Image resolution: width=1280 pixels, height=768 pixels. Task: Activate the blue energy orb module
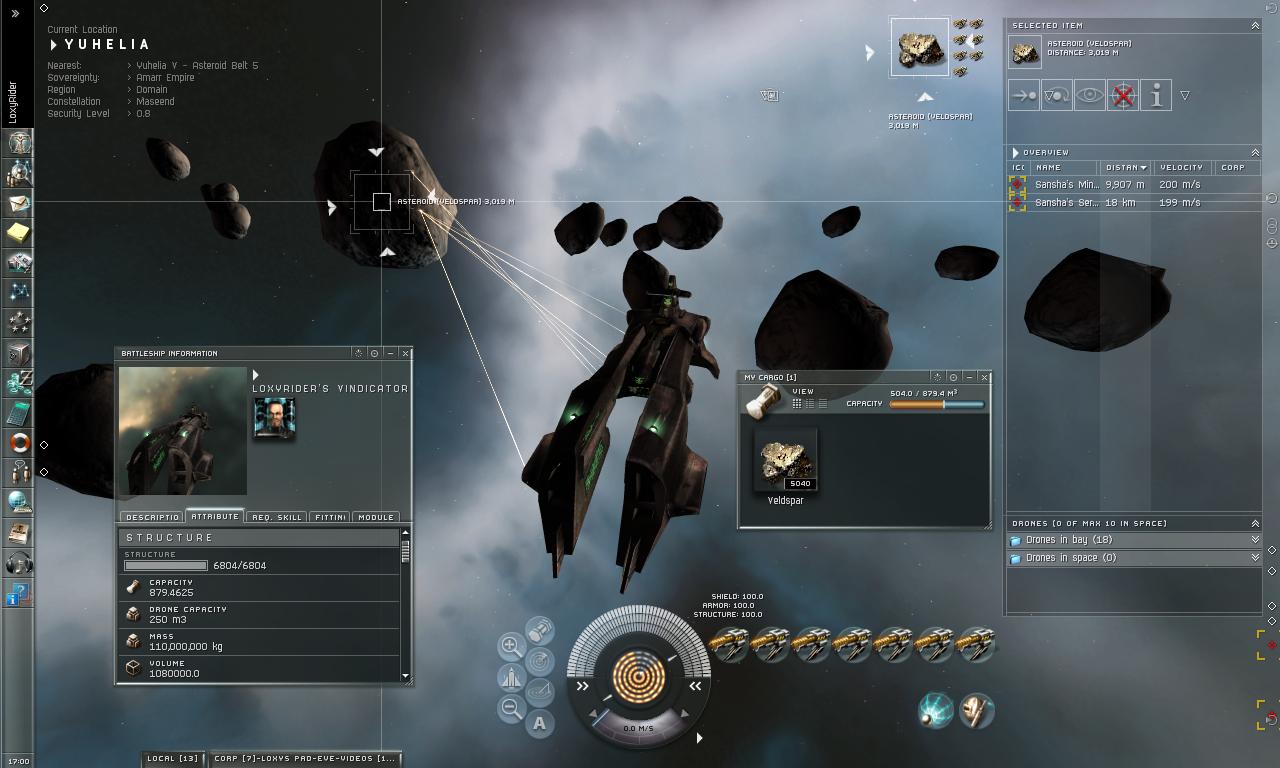point(936,710)
